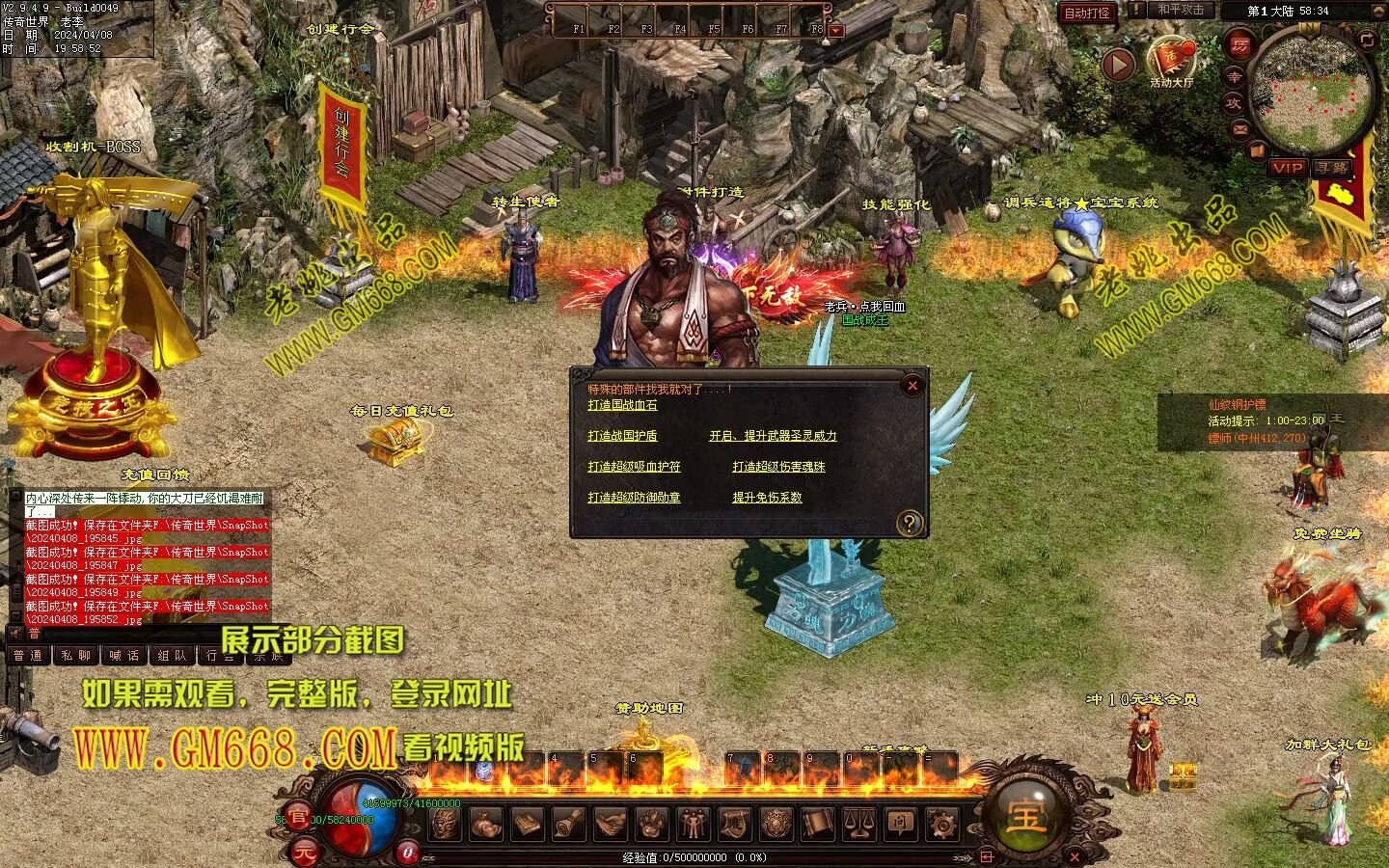1389x868 pixels.
Task: Choose 打造国战血石 dialogue option
Action: click(x=622, y=405)
